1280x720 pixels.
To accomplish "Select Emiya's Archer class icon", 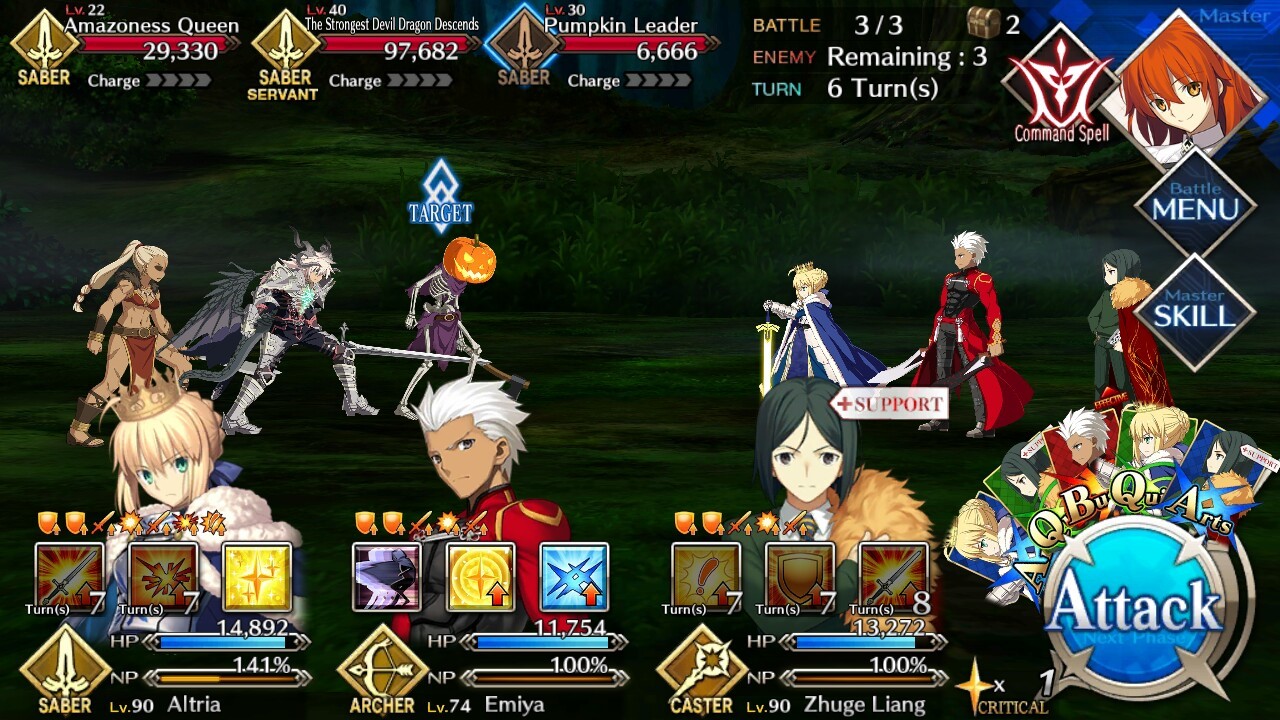I will [x=383, y=668].
